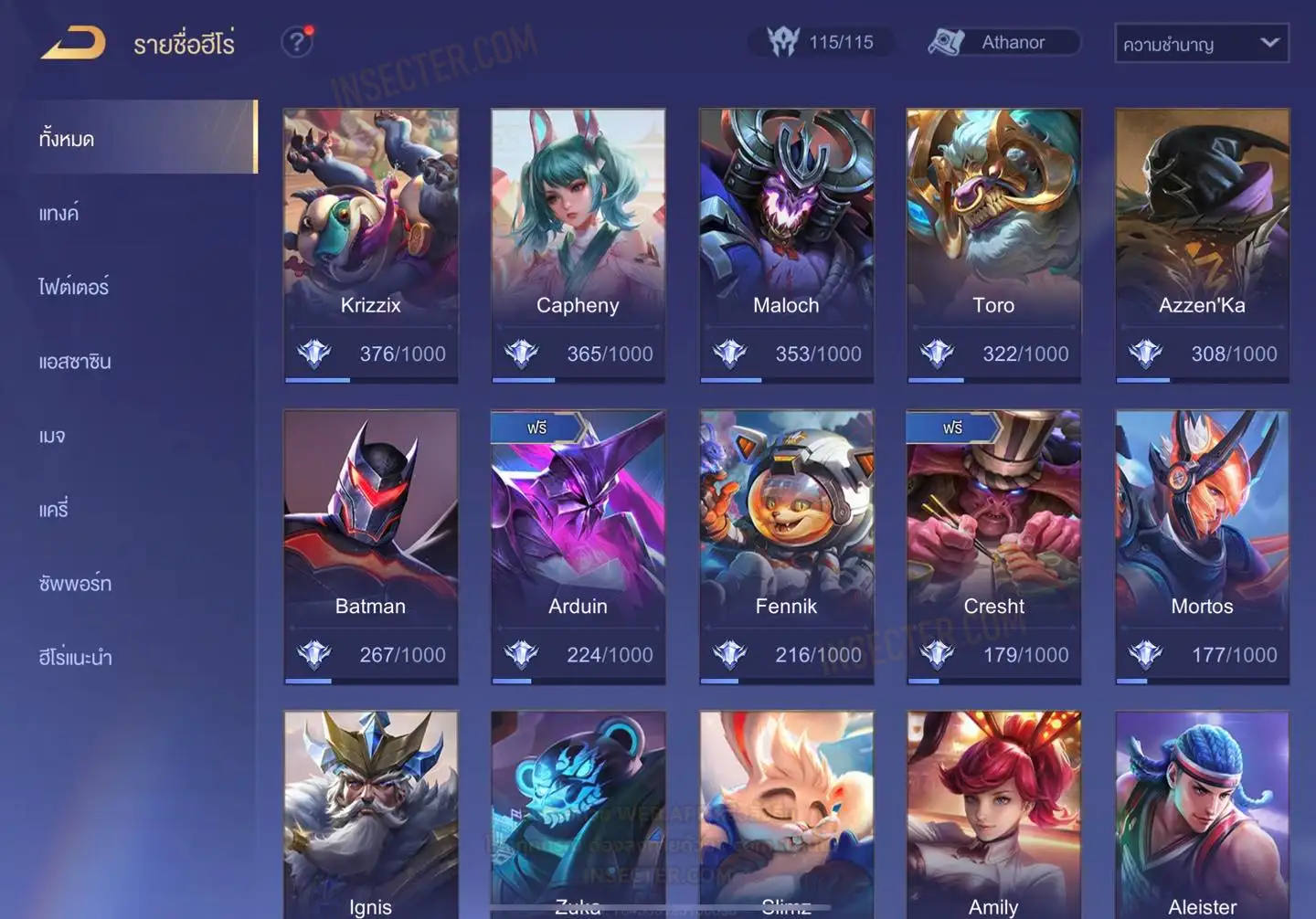Viewport: 1316px width, 919px height.
Task: Click the Athanor button
Action: pyautogui.click(x=1003, y=42)
